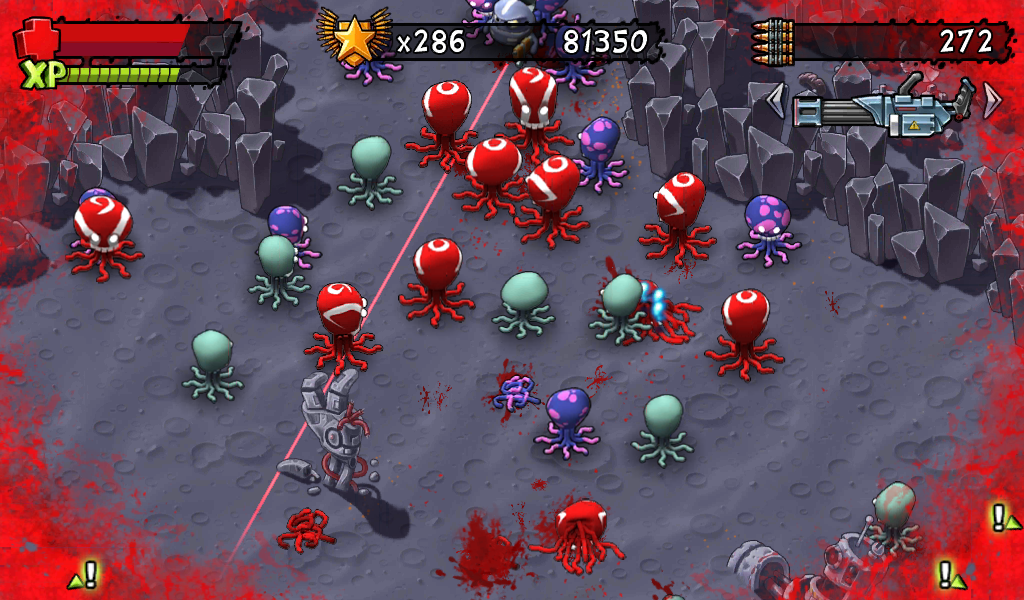Switch to the next weapon with the right arrow
The image size is (1024, 600).
click(992, 99)
